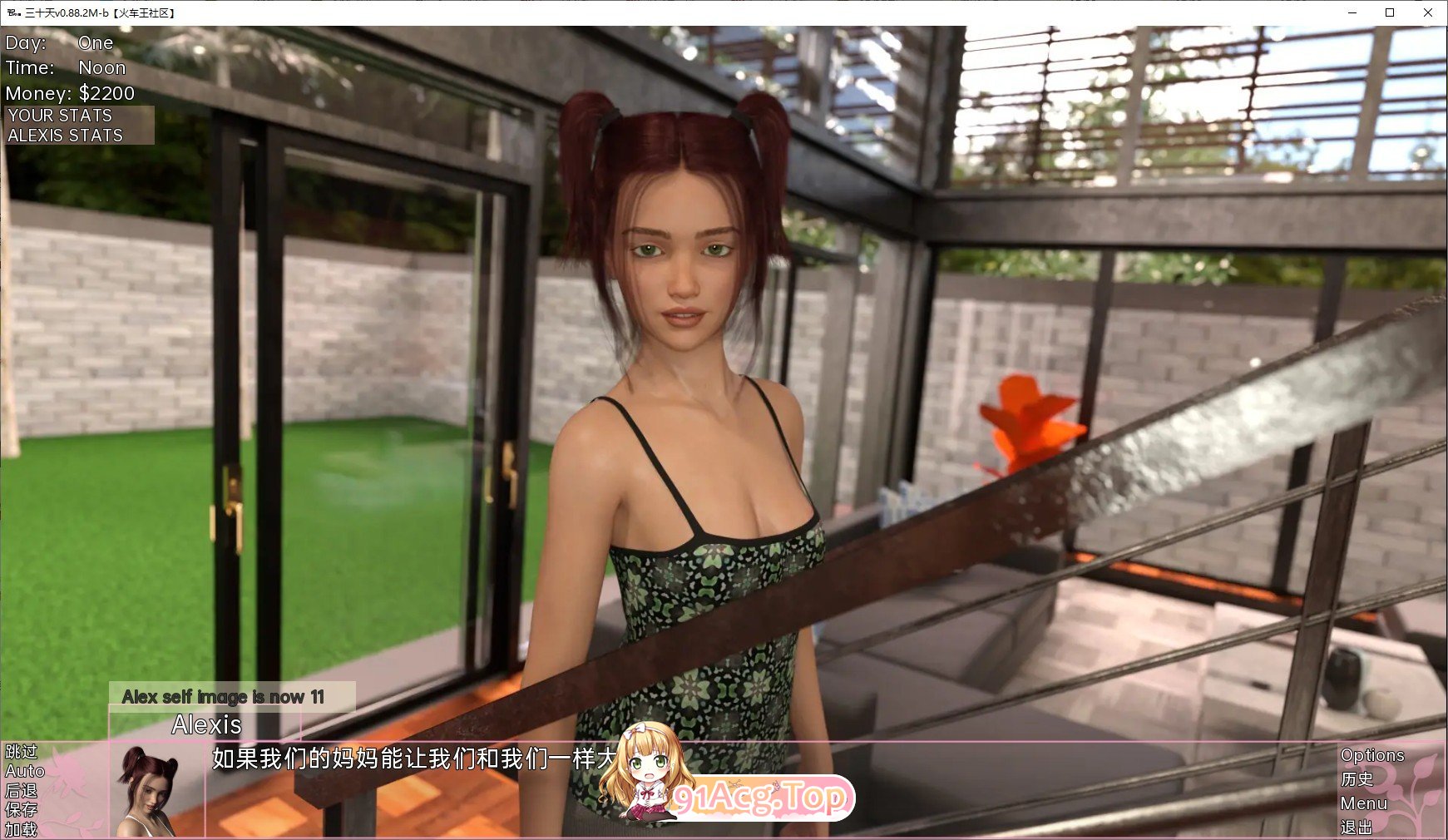Open the YOUR STATS panel

coord(58,116)
